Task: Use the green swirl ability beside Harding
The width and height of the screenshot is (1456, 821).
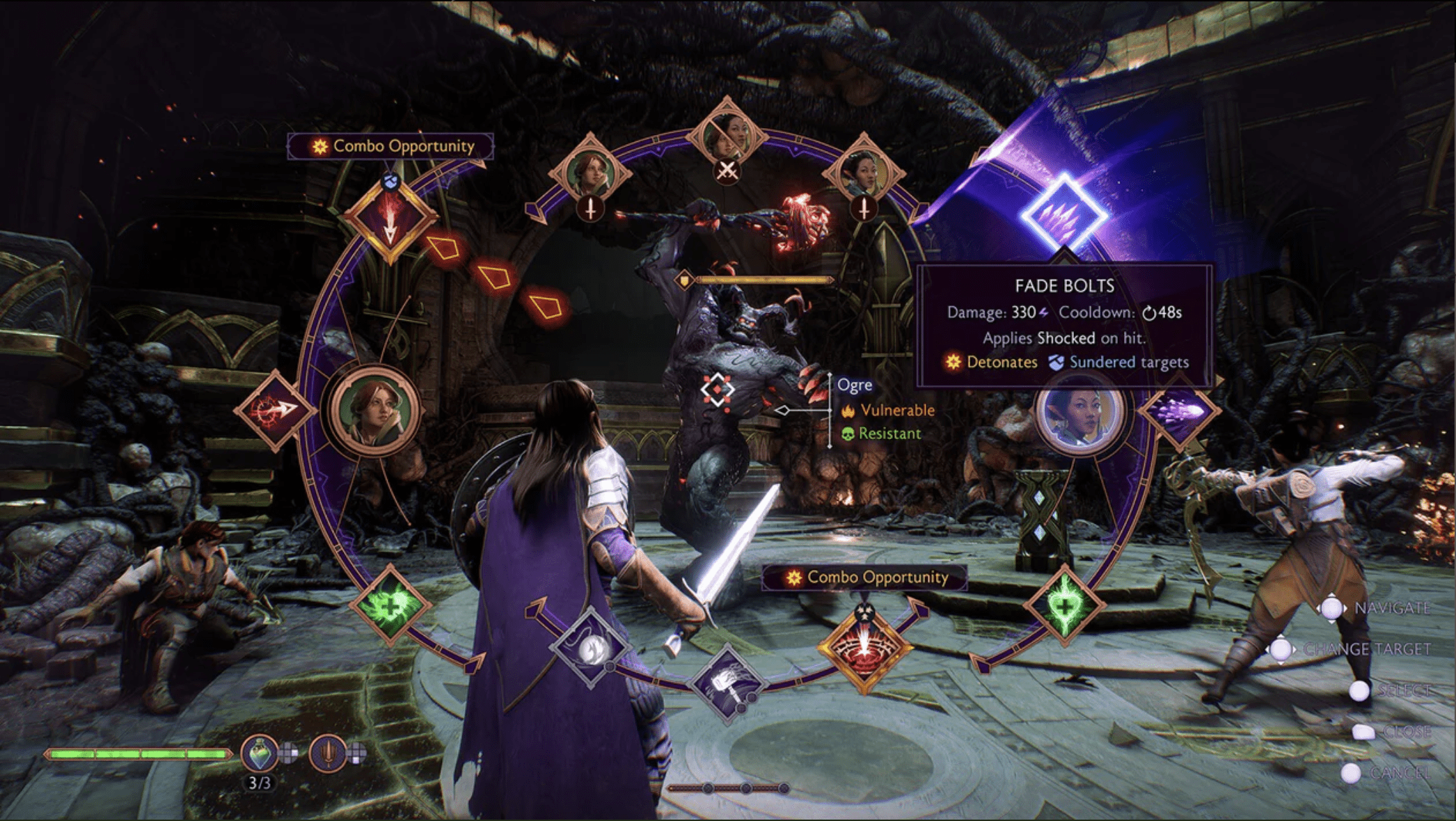Action: [390, 604]
